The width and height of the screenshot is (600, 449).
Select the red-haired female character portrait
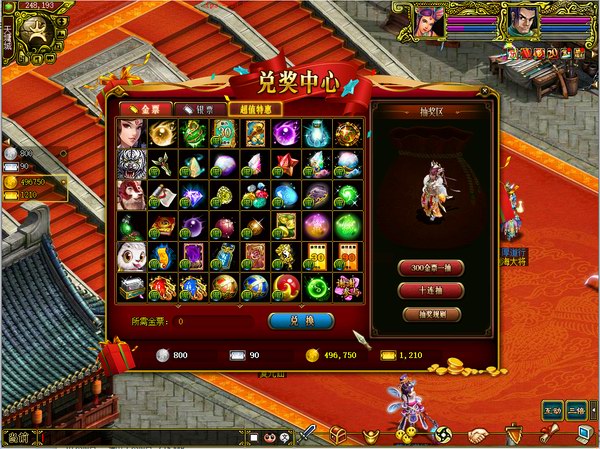click(x=130, y=131)
